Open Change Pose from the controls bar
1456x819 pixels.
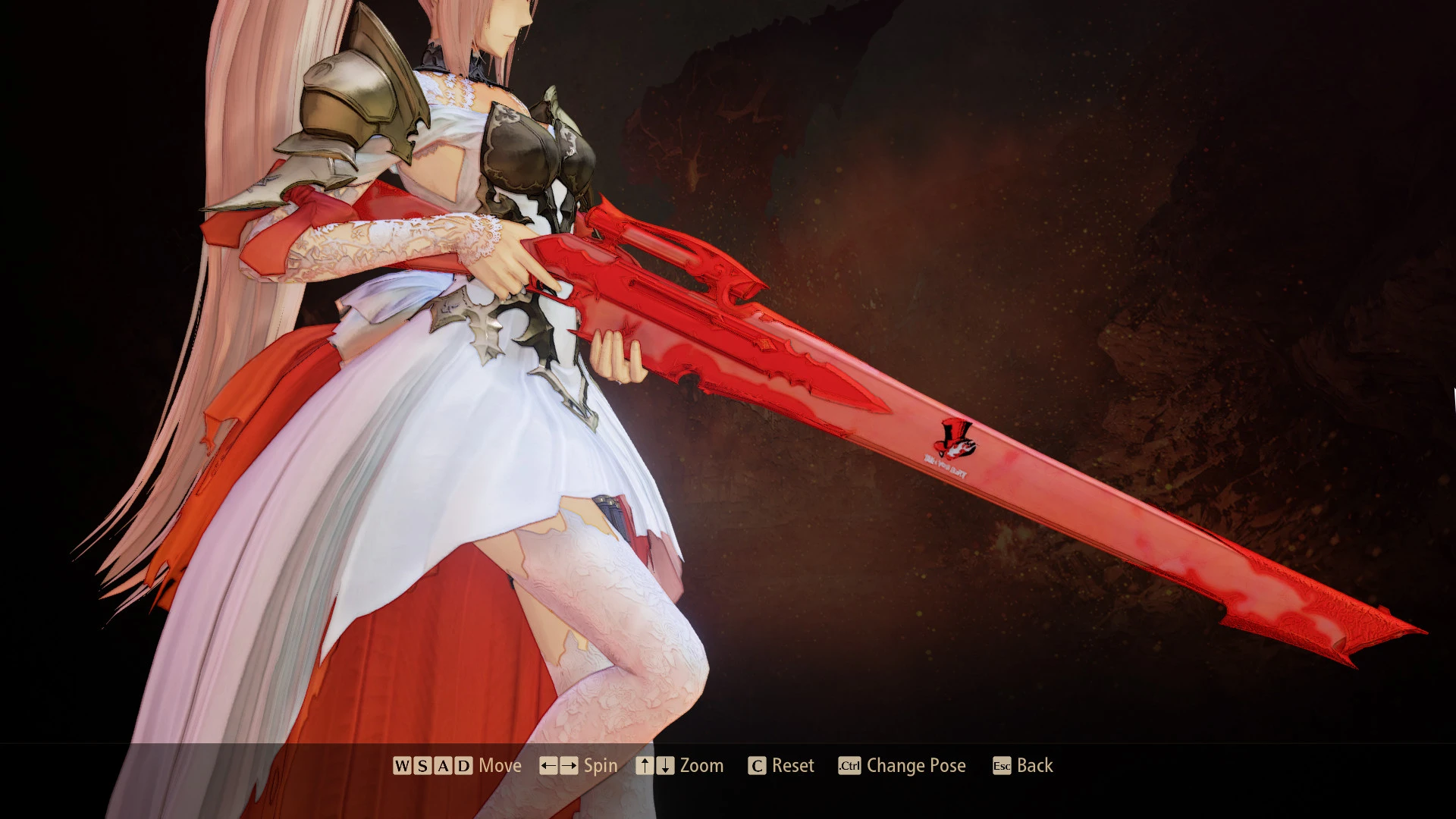coord(916,766)
